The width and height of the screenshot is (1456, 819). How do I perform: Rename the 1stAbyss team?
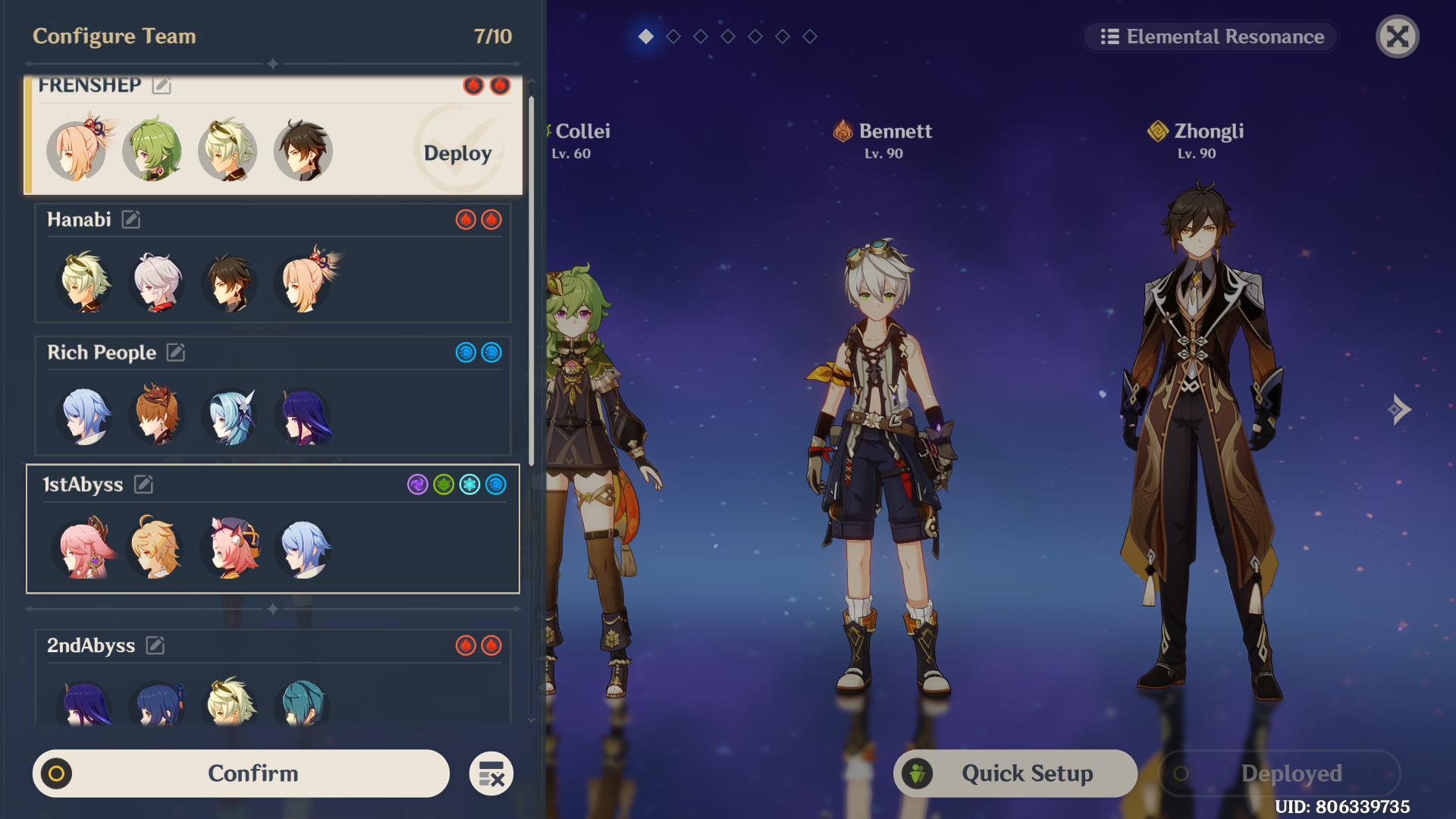pos(143,485)
